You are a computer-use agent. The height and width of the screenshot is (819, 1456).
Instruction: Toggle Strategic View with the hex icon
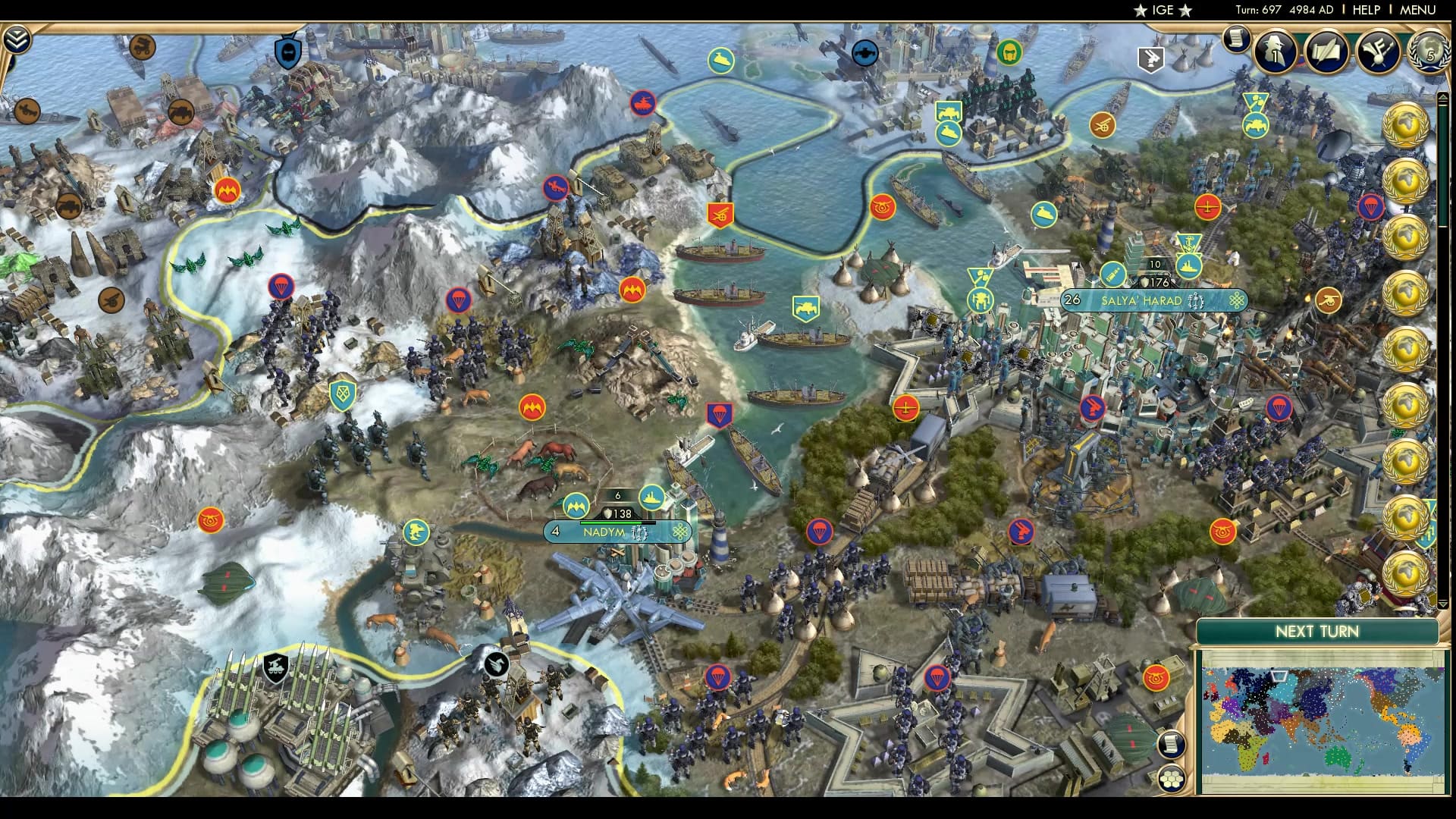(1173, 780)
